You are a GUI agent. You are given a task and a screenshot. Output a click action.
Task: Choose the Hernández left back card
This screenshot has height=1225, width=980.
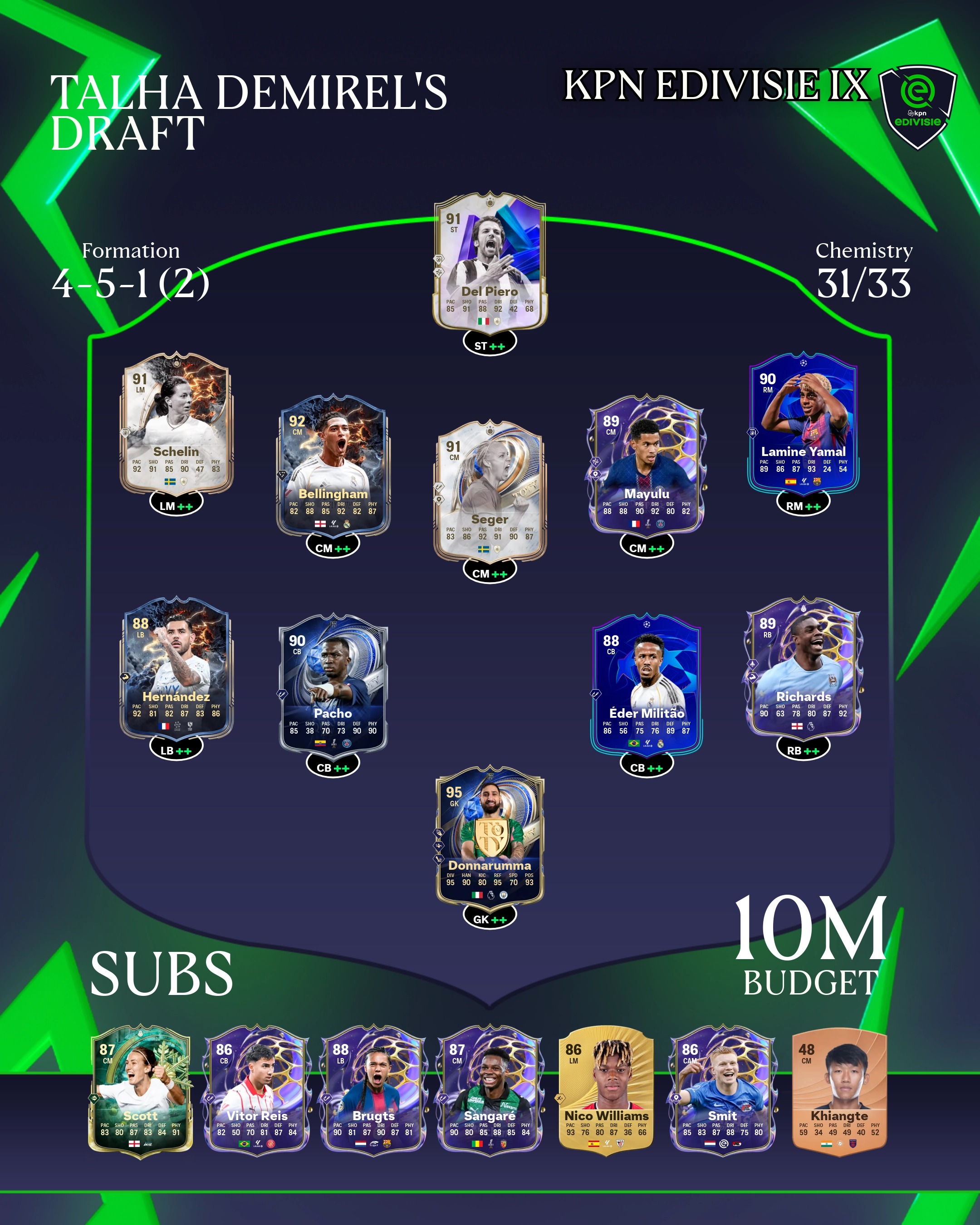point(176,667)
